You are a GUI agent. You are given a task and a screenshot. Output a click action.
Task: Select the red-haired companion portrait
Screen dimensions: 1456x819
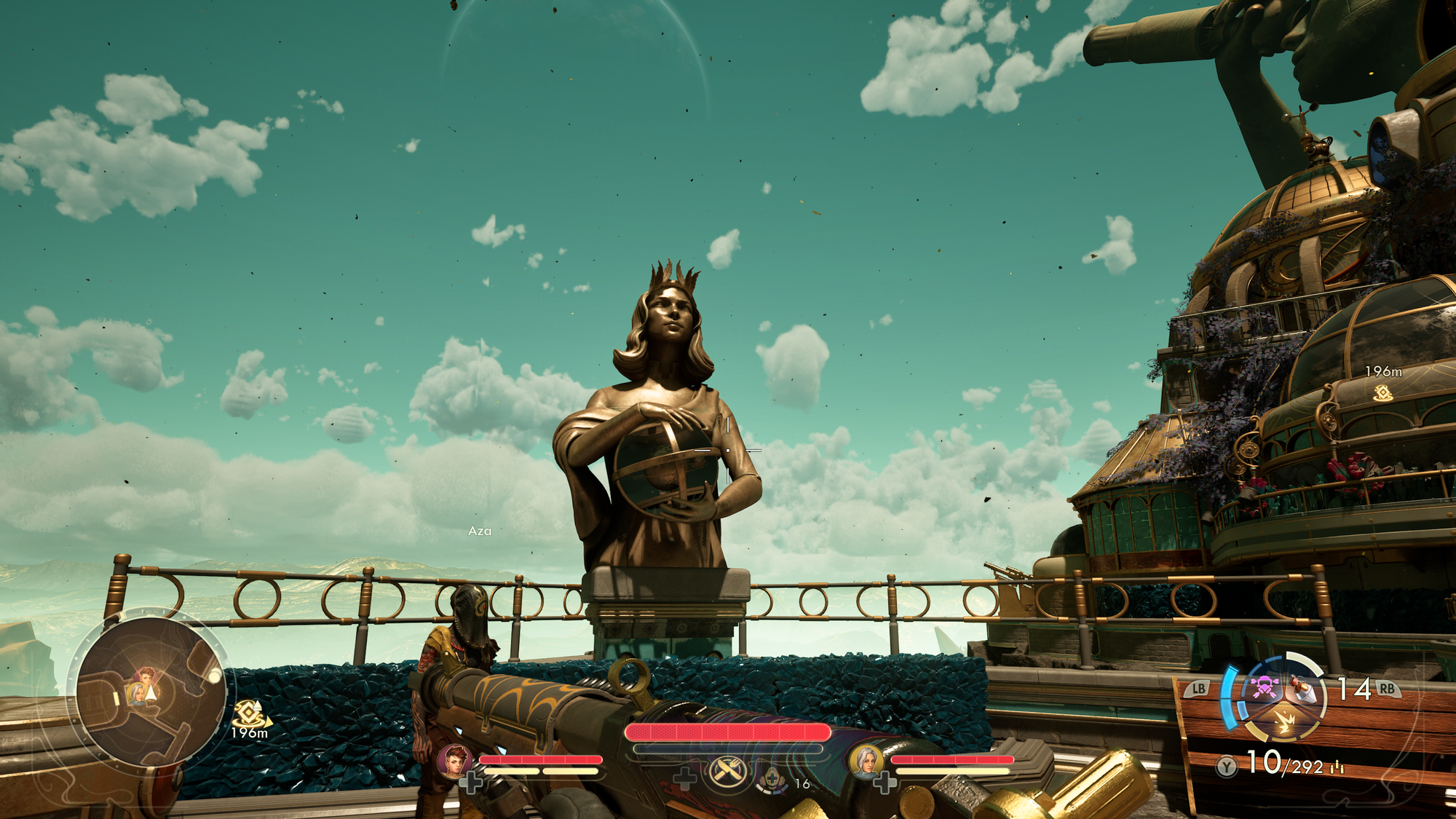[x=454, y=761]
